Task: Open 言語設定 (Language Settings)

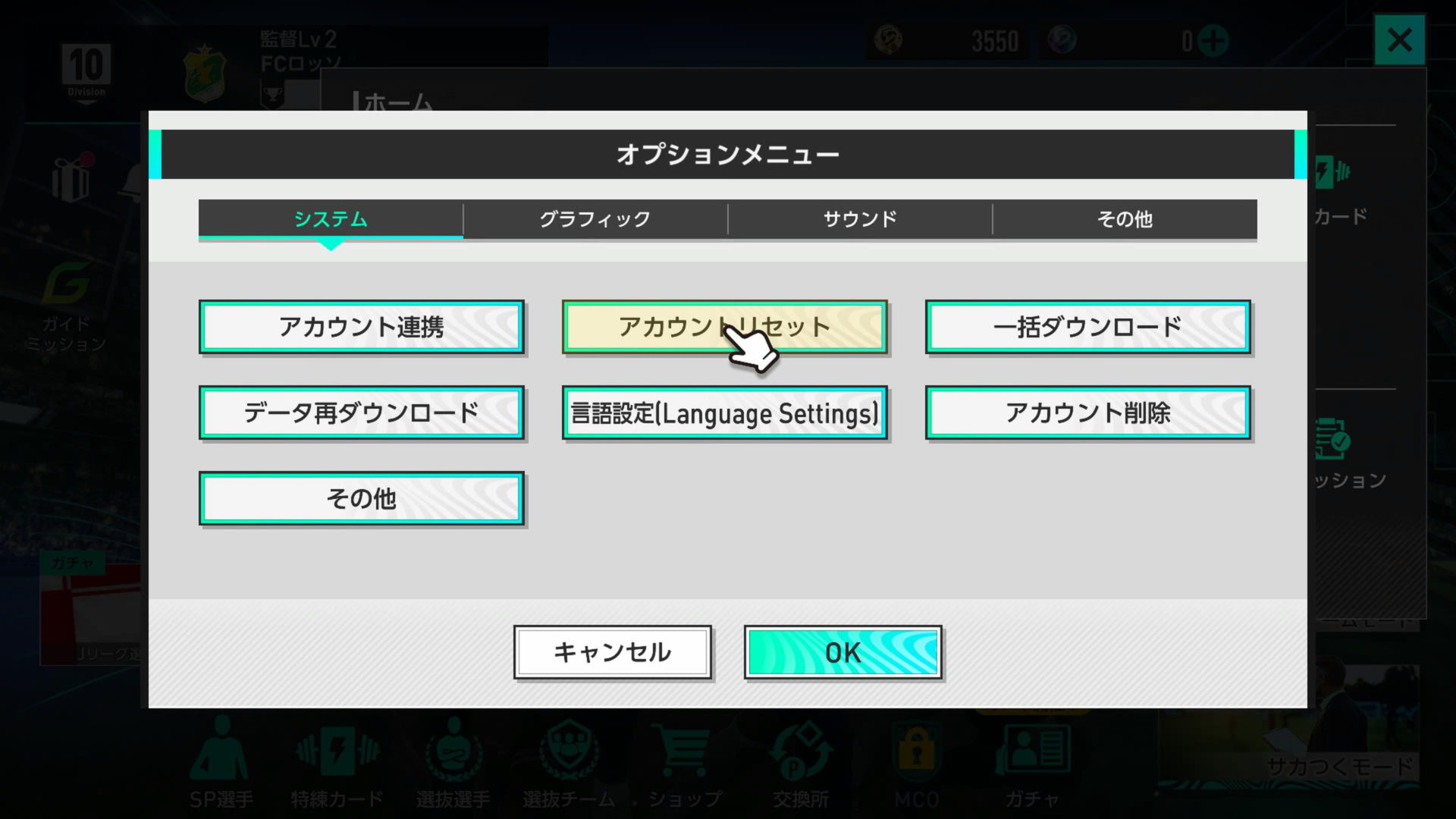Action: point(724,413)
